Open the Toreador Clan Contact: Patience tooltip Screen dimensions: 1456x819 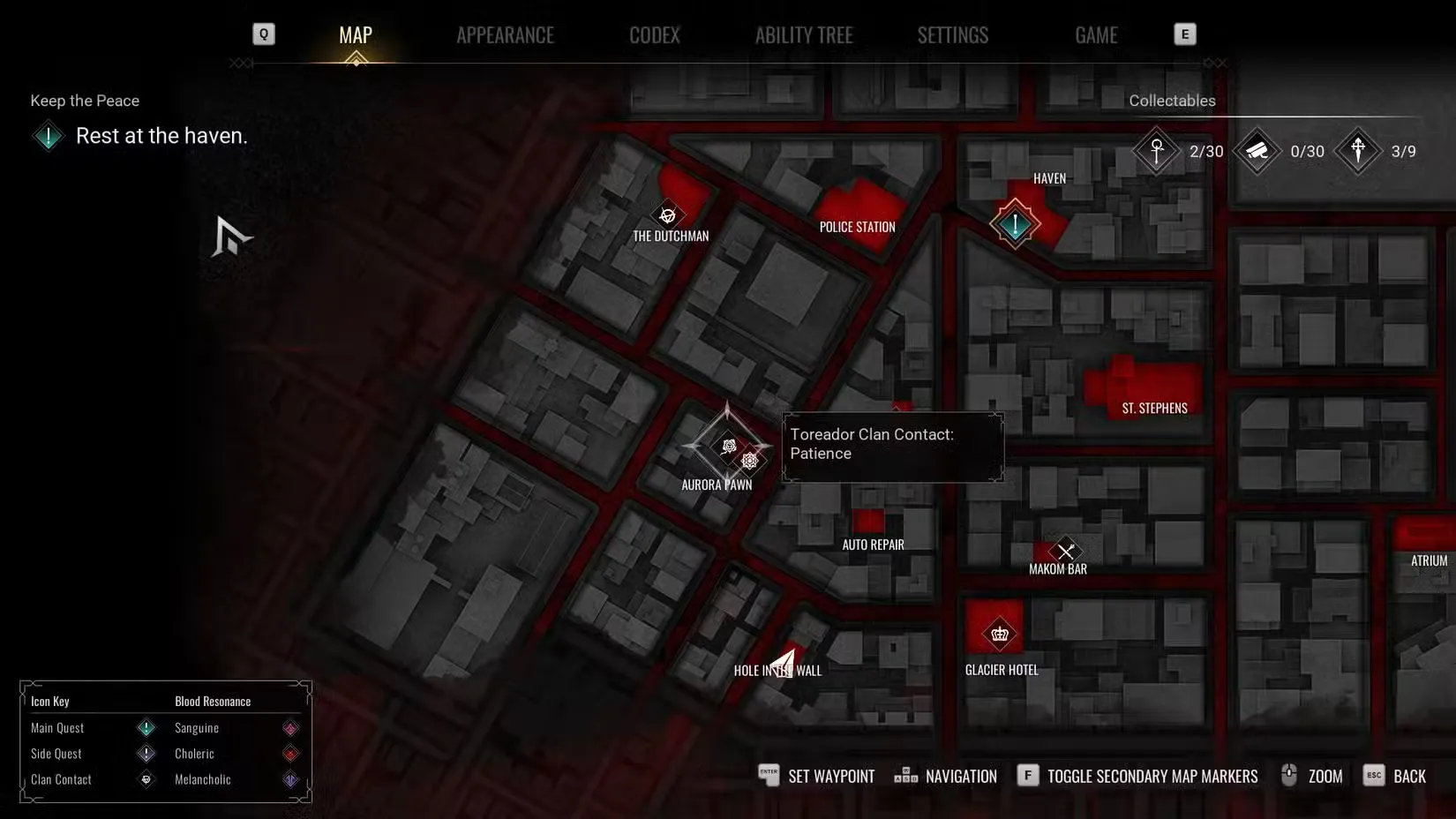click(892, 444)
